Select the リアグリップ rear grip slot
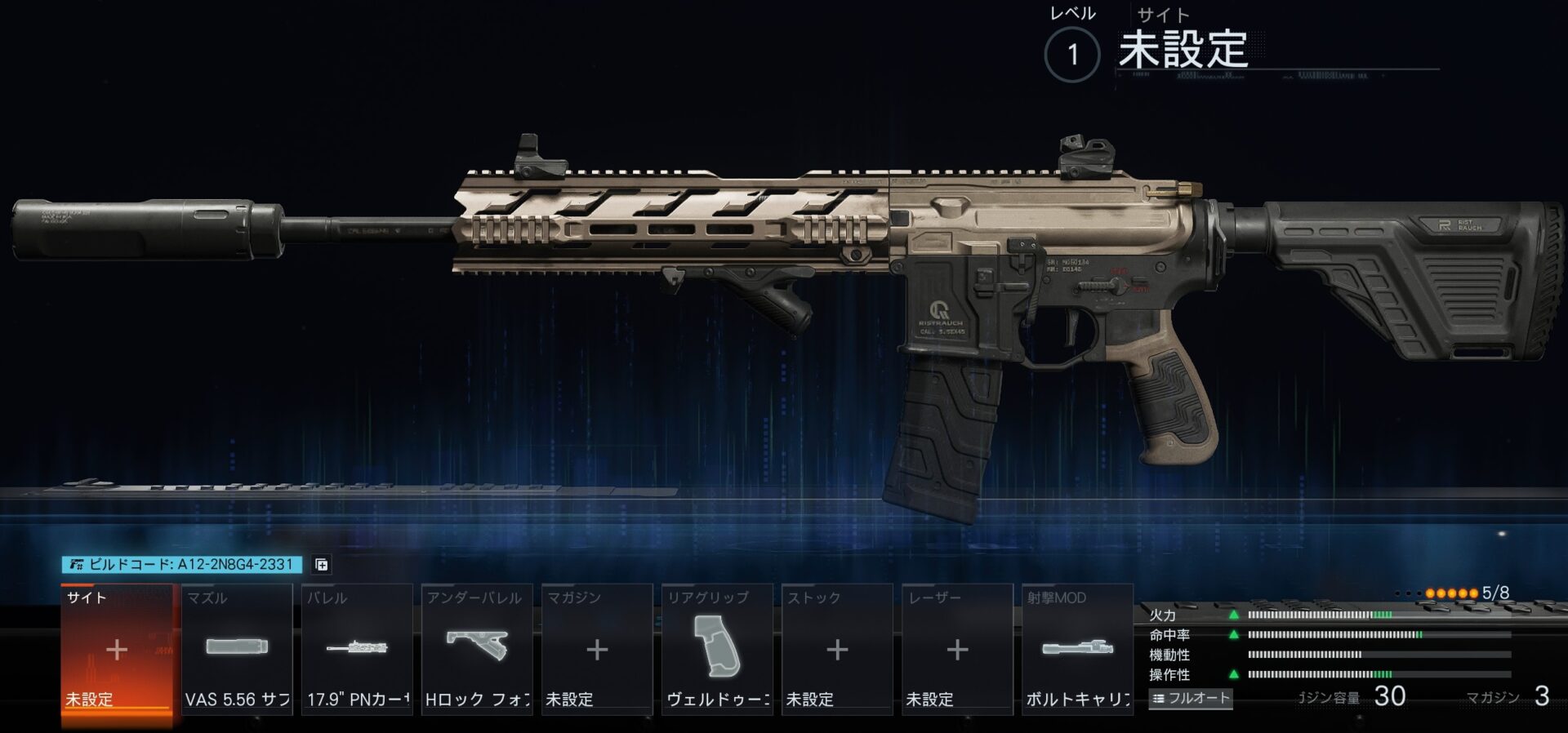This screenshot has height=733, width=1568. [x=717, y=651]
